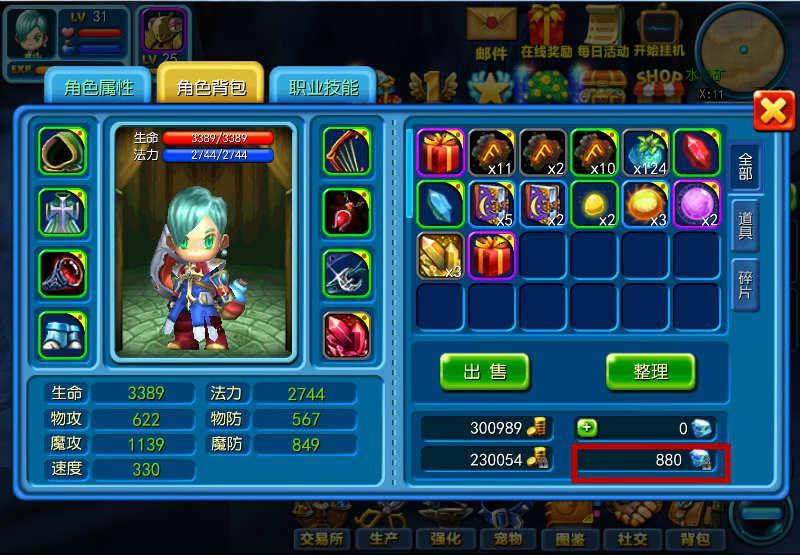Add diamonds with the green plus button

click(x=588, y=427)
